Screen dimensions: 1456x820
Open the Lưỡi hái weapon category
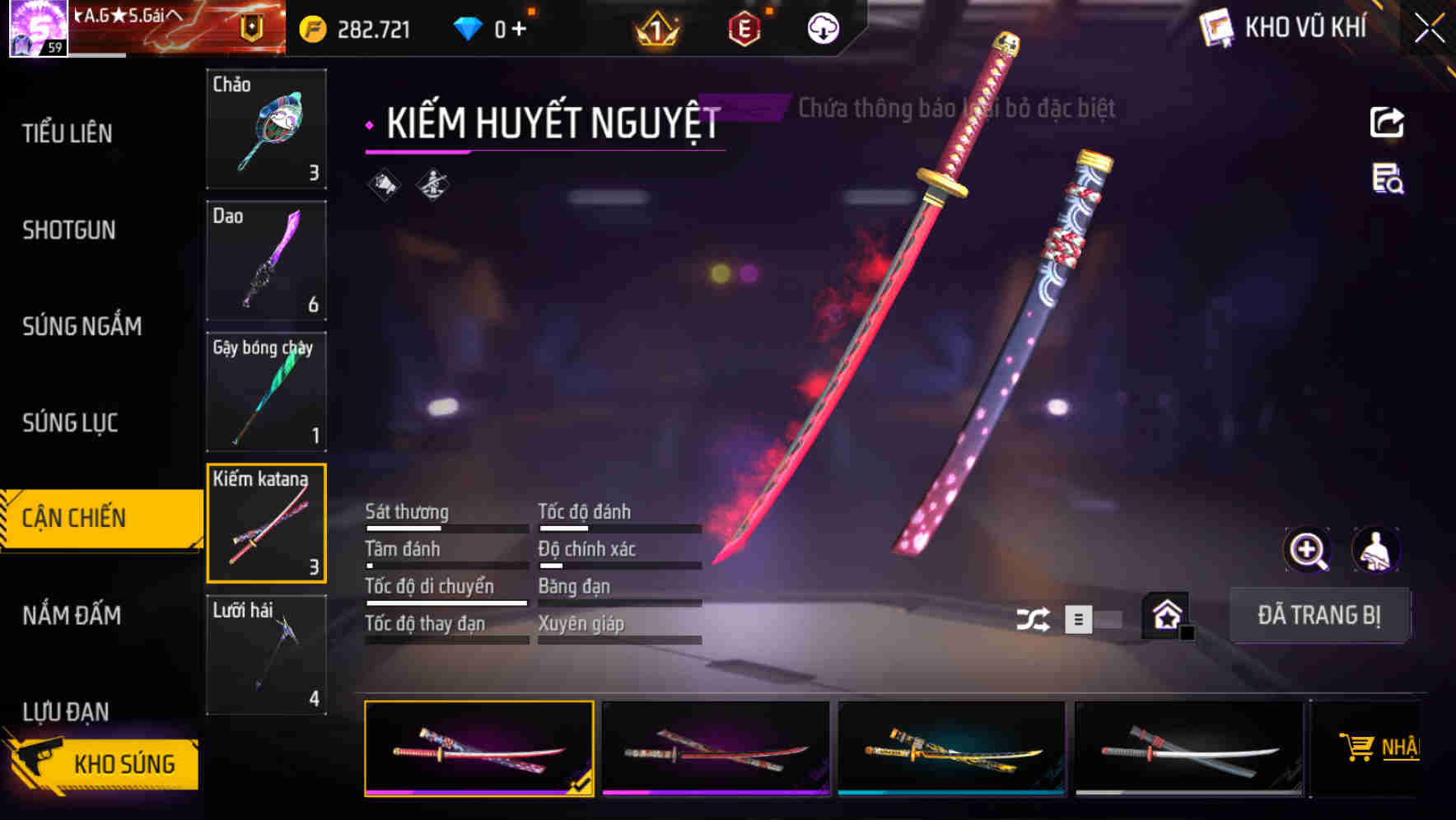click(265, 655)
